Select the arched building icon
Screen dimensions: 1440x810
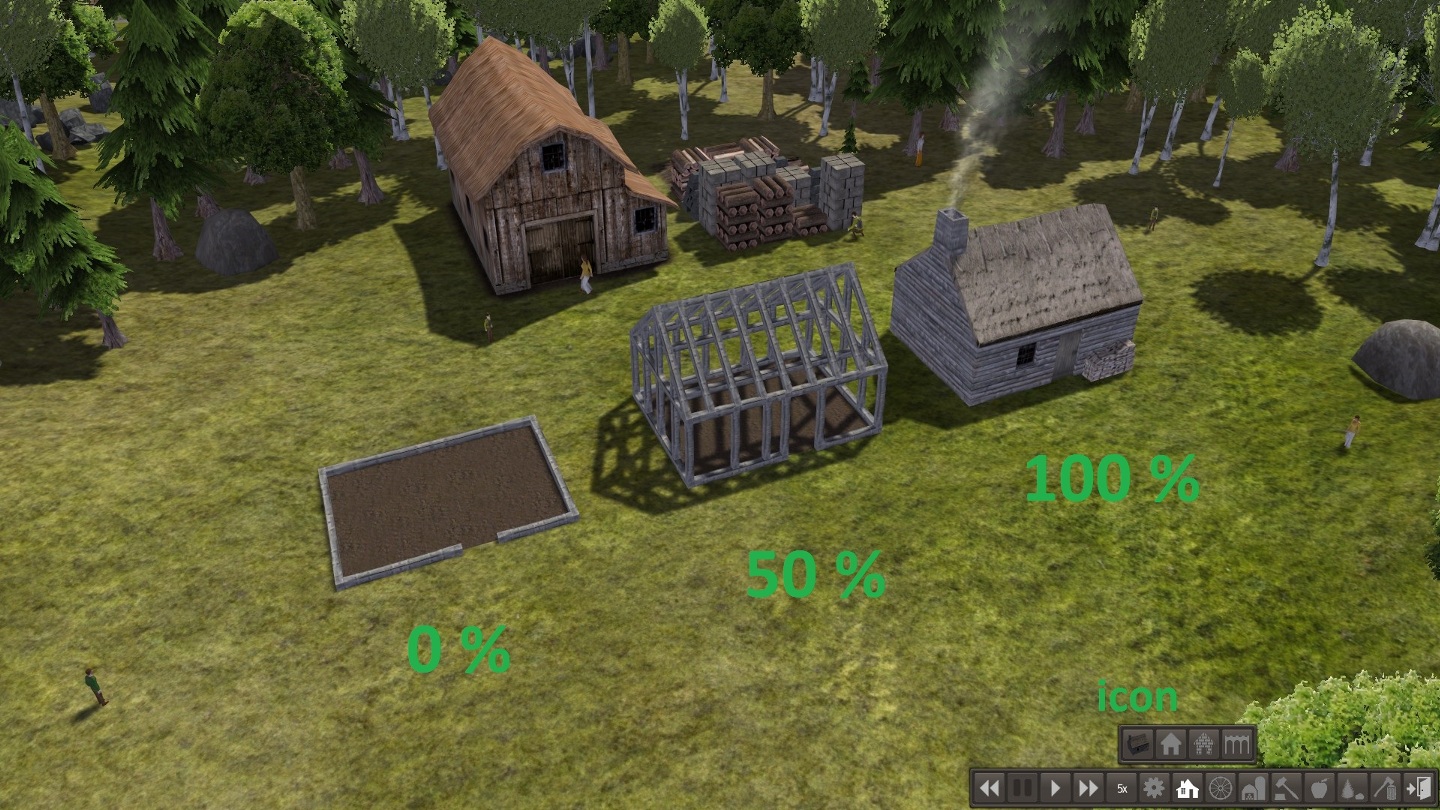pyautogui.click(x=1236, y=744)
